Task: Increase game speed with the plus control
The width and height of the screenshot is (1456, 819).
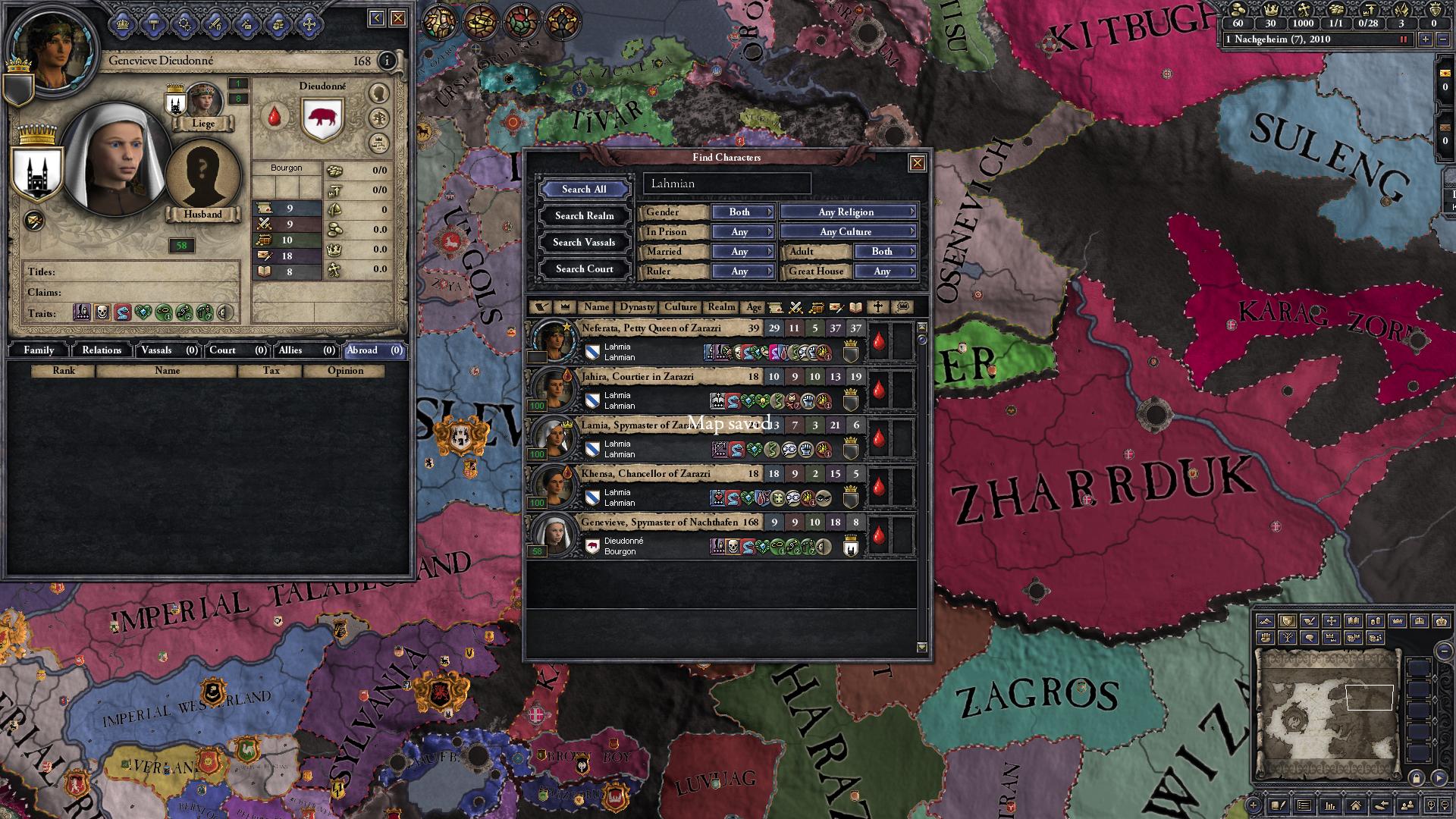Action: tap(1426, 39)
